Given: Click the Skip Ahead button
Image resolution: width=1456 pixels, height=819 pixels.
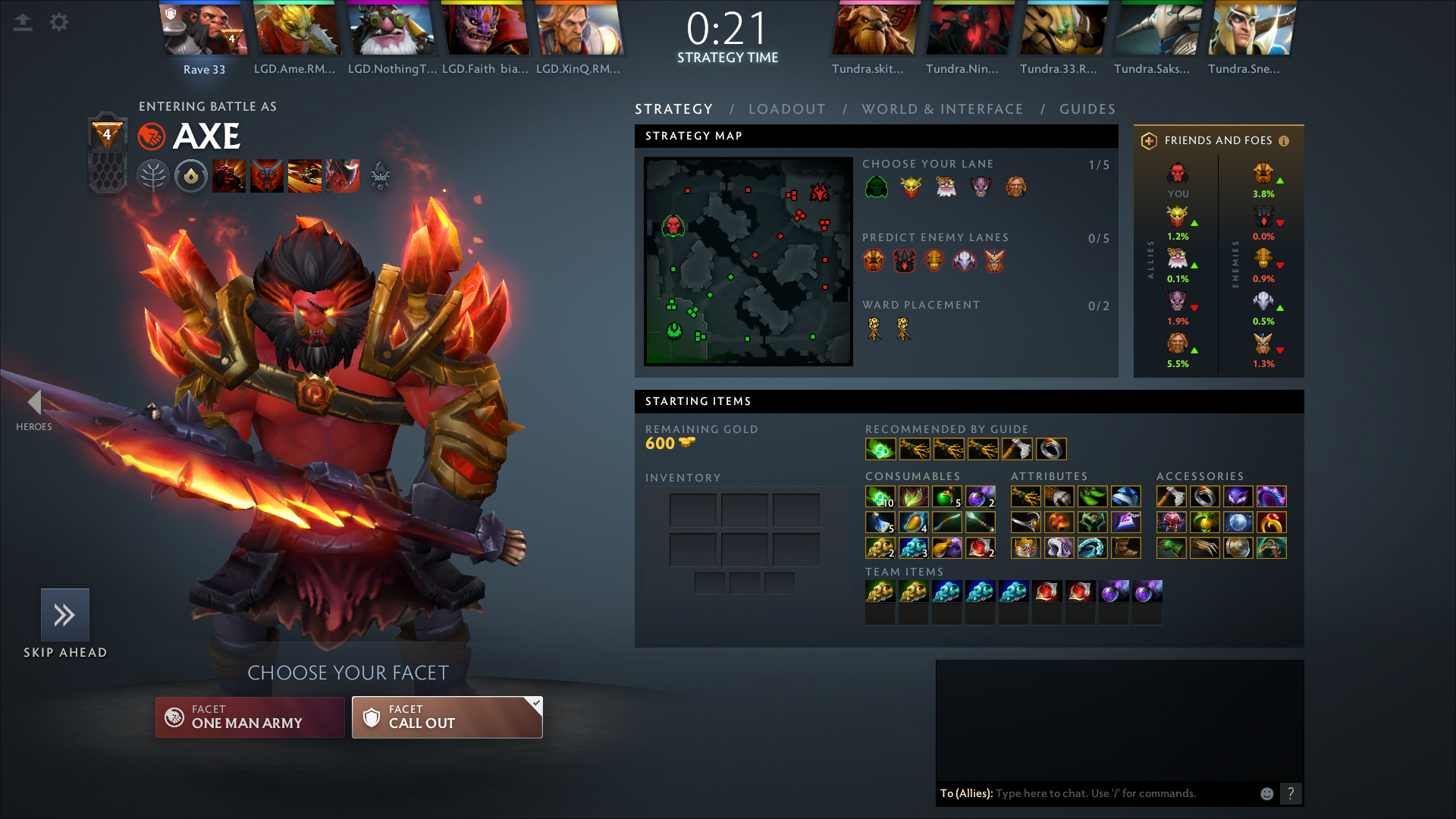Looking at the screenshot, I should [65, 617].
